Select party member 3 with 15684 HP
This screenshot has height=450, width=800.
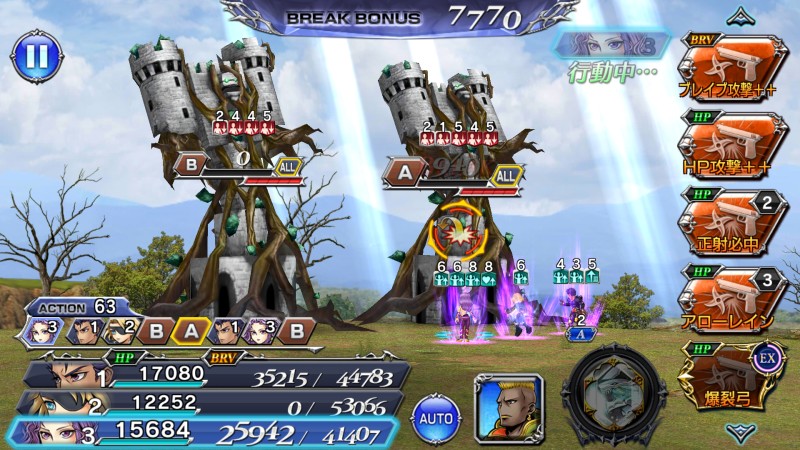point(200,430)
